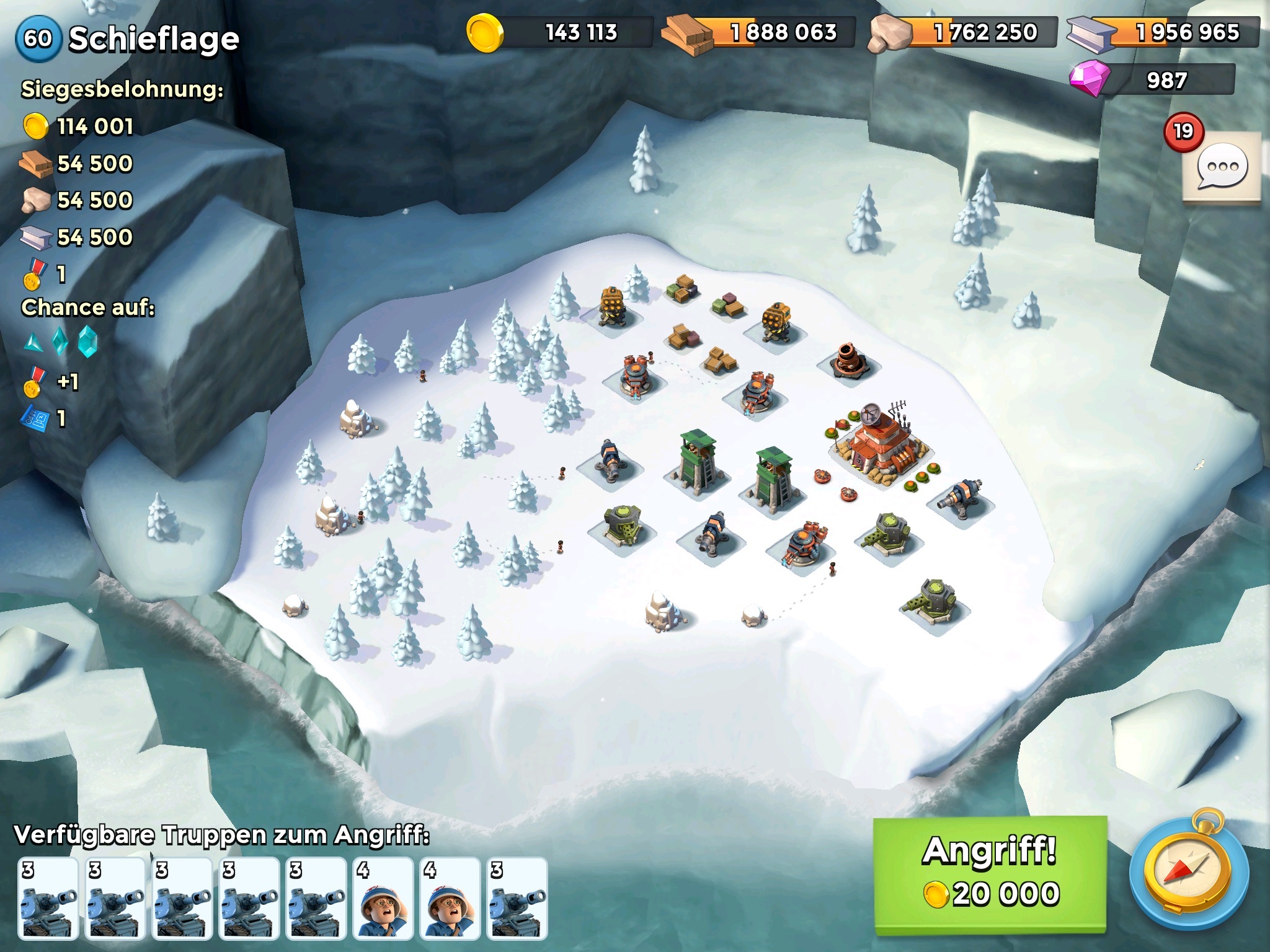Select the wood resource bar
This screenshot has height=952, width=1270.
[x=759, y=32]
